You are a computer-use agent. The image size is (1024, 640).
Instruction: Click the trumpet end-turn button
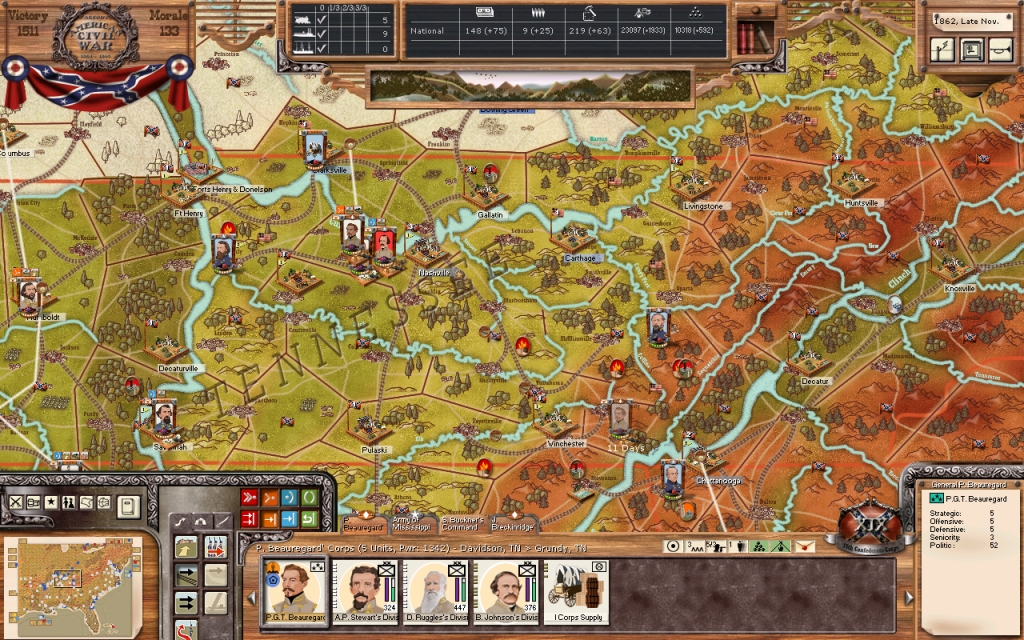(x=1001, y=49)
